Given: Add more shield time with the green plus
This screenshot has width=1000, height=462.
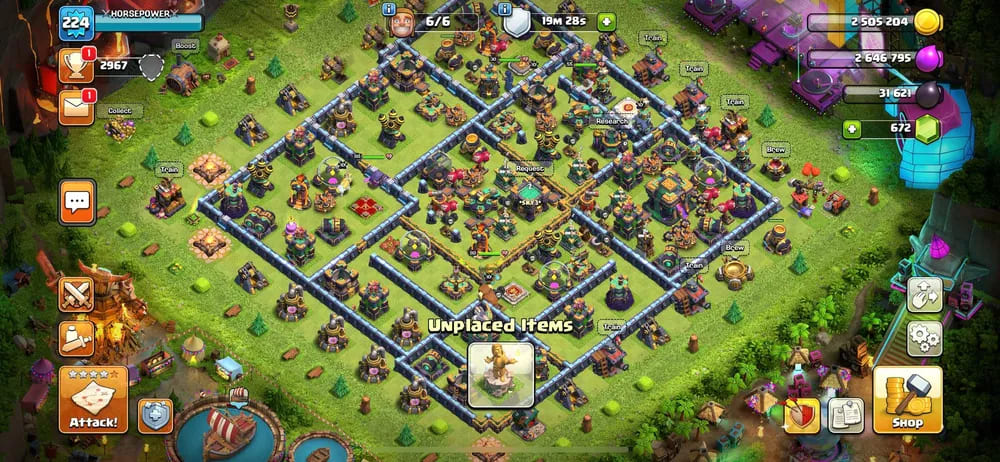Looking at the screenshot, I should [606, 21].
